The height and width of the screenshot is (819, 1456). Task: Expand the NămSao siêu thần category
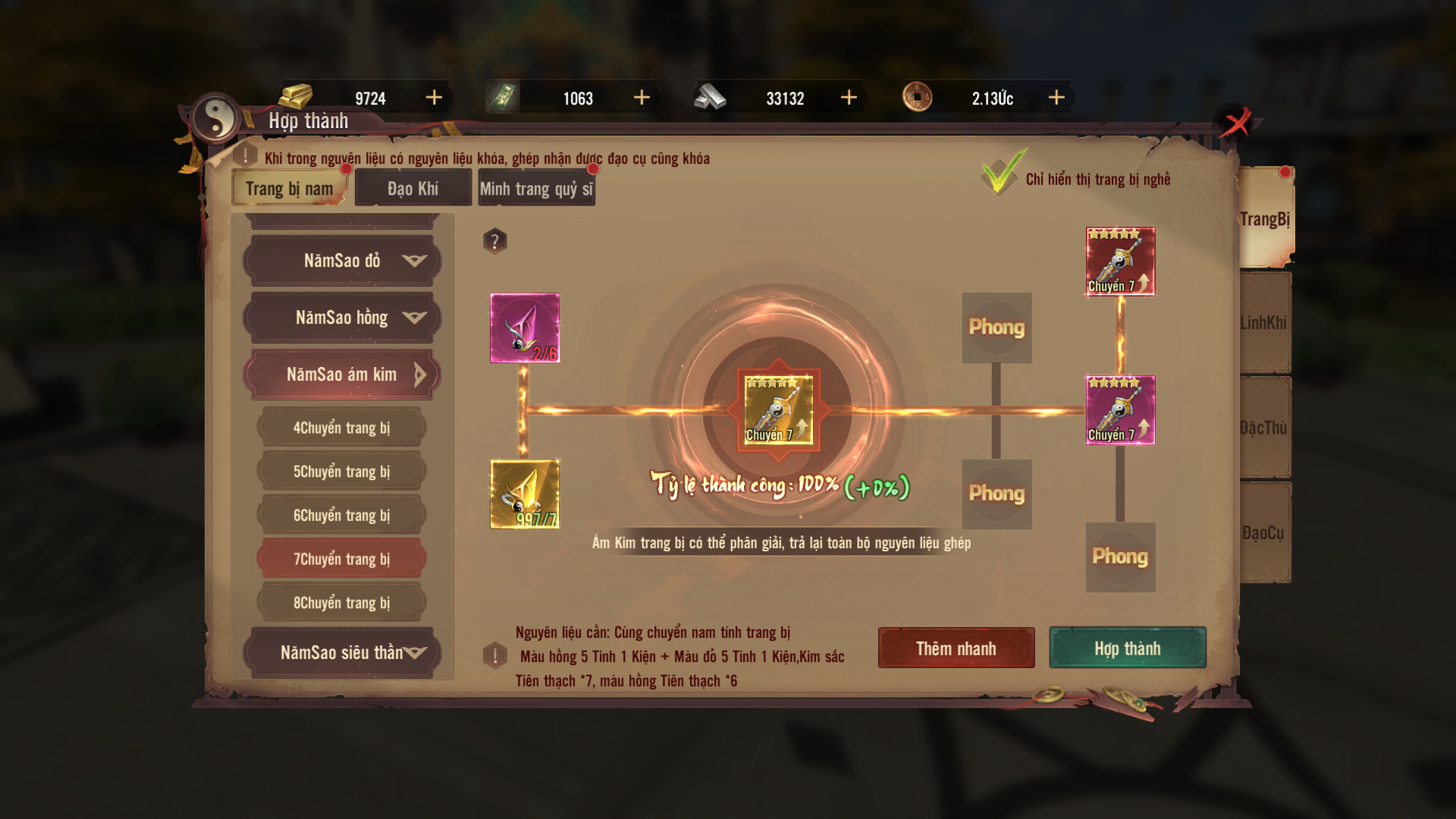(342, 652)
